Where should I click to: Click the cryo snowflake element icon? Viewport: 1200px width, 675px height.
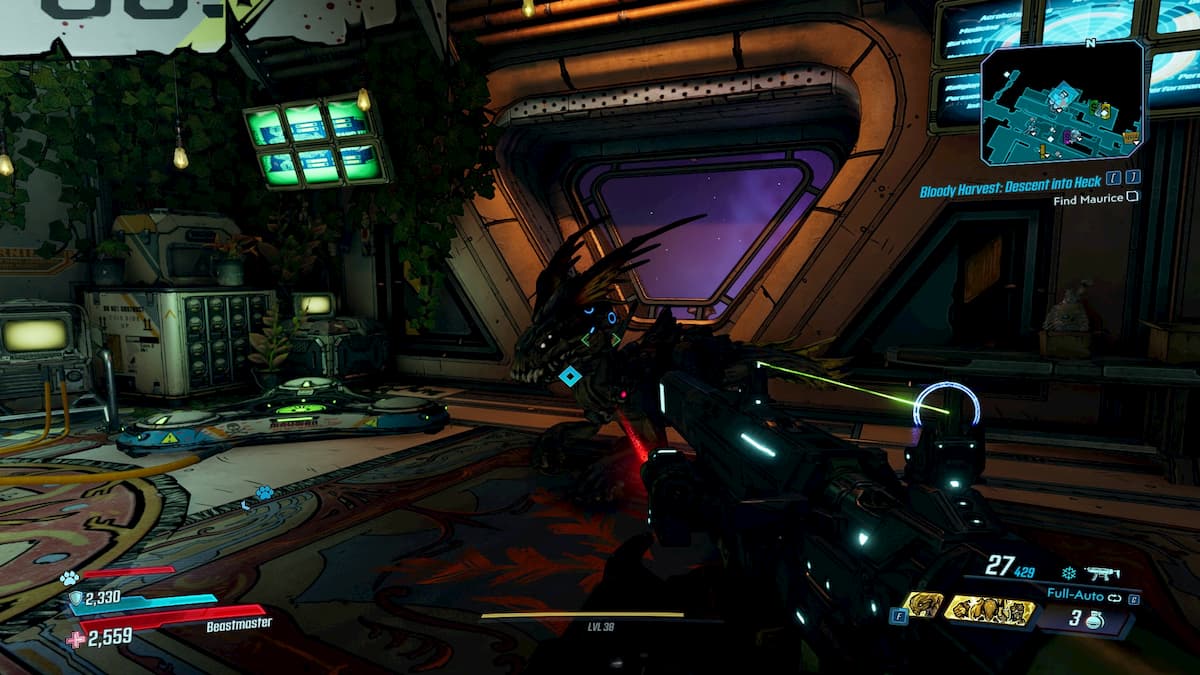(x=1068, y=573)
